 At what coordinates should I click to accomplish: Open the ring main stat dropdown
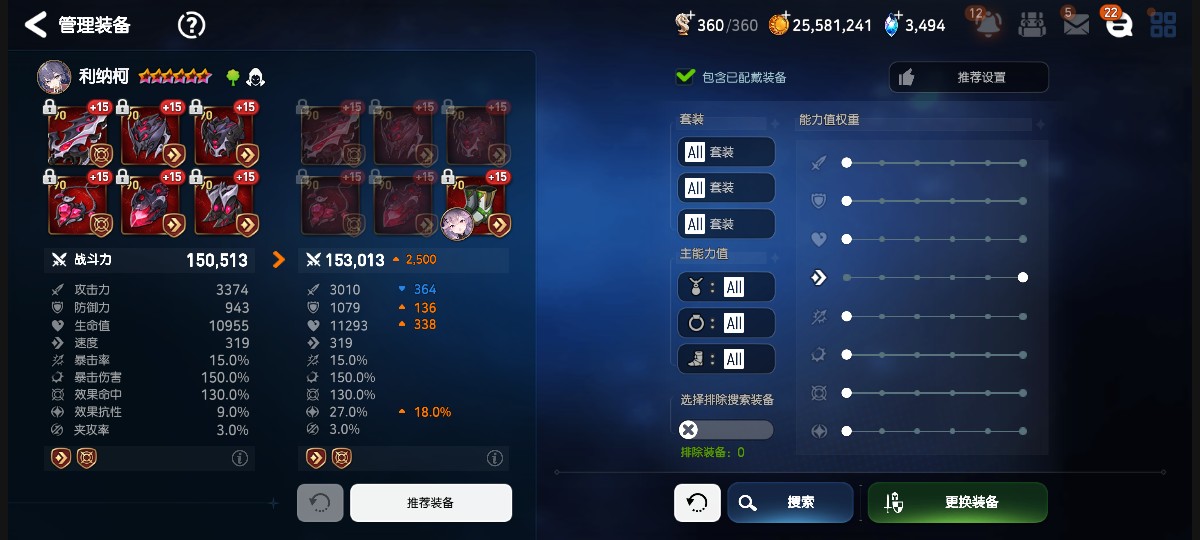tap(725, 323)
